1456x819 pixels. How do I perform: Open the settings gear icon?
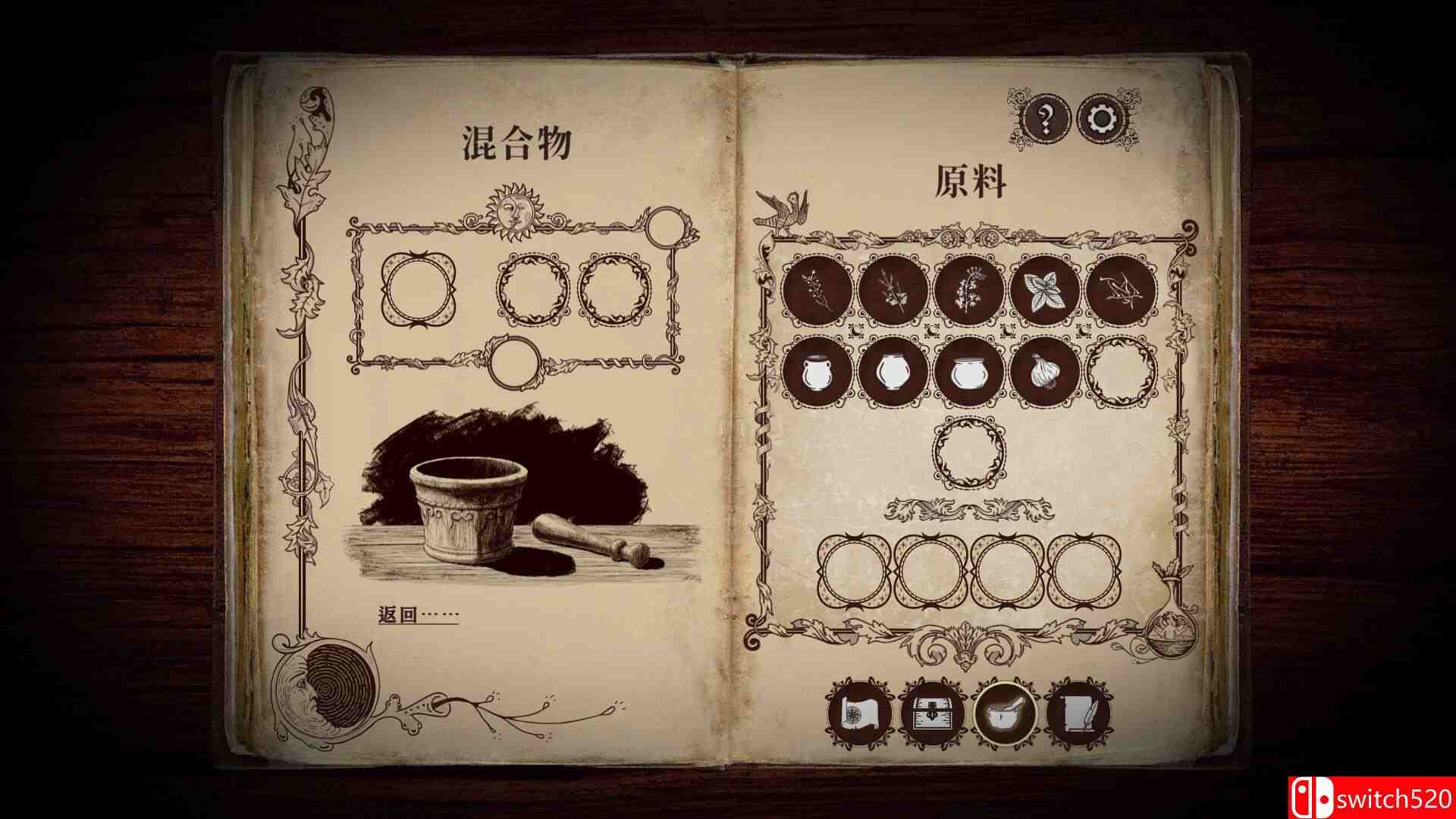pos(1100,118)
